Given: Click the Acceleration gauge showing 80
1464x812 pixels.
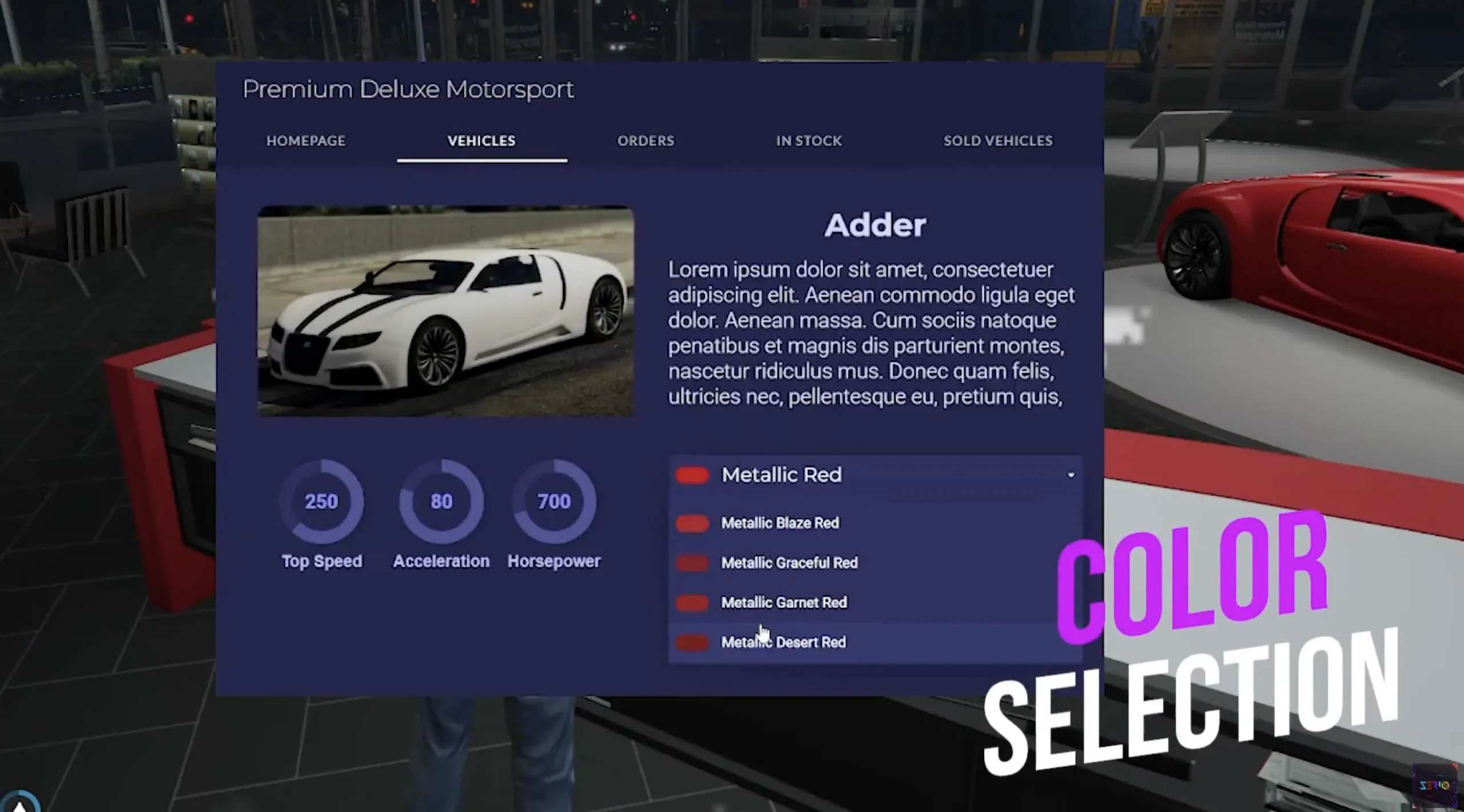Looking at the screenshot, I should (441, 501).
